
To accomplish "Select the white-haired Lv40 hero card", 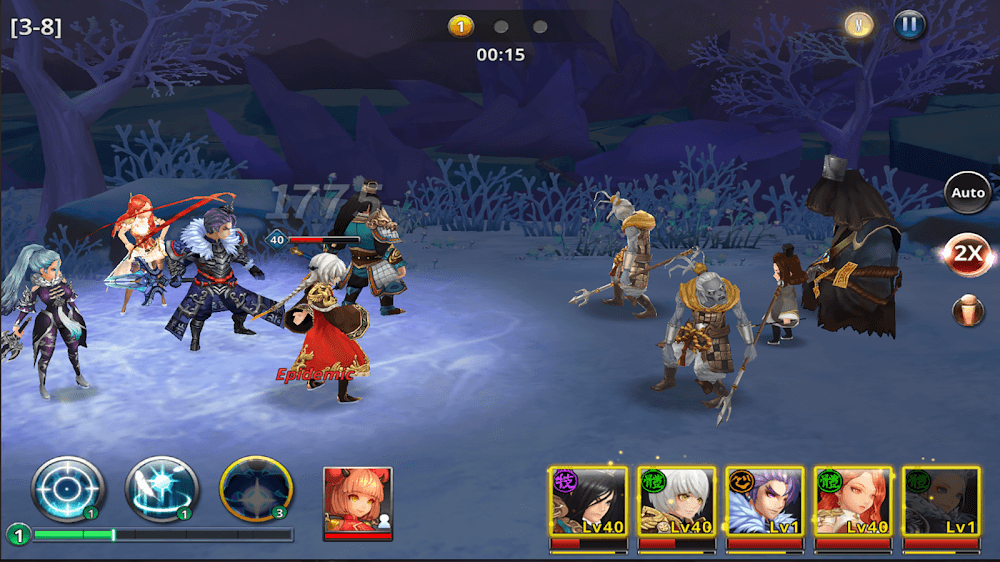I will point(677,505).
